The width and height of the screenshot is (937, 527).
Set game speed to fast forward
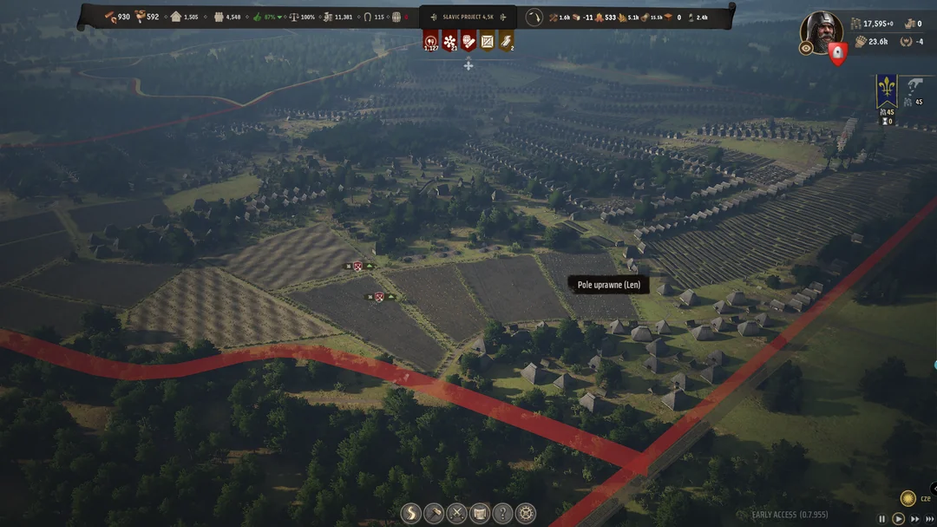(915, 519)
